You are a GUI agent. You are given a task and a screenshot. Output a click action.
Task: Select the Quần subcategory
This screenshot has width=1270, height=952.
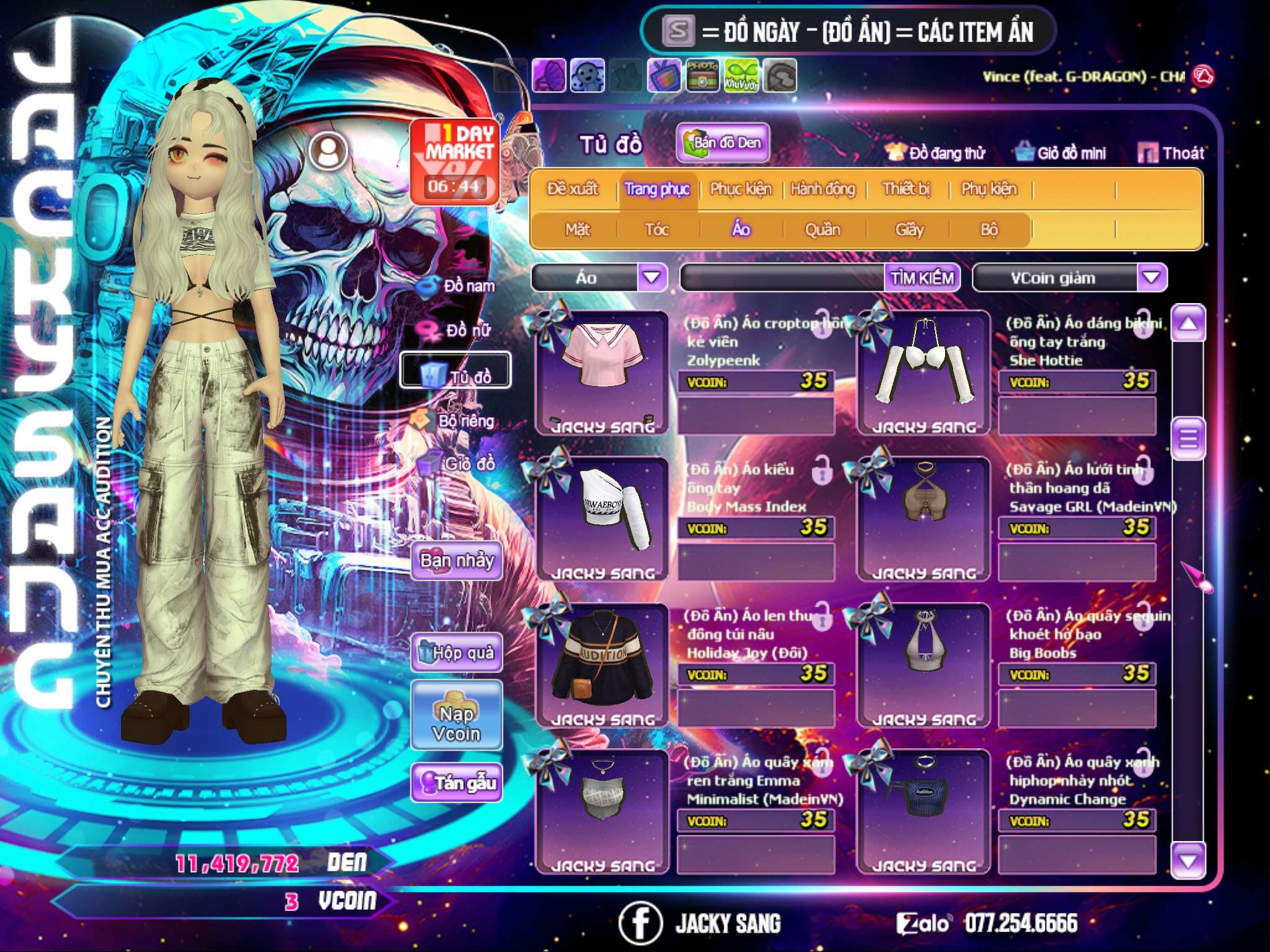click(x=822, y=230)
